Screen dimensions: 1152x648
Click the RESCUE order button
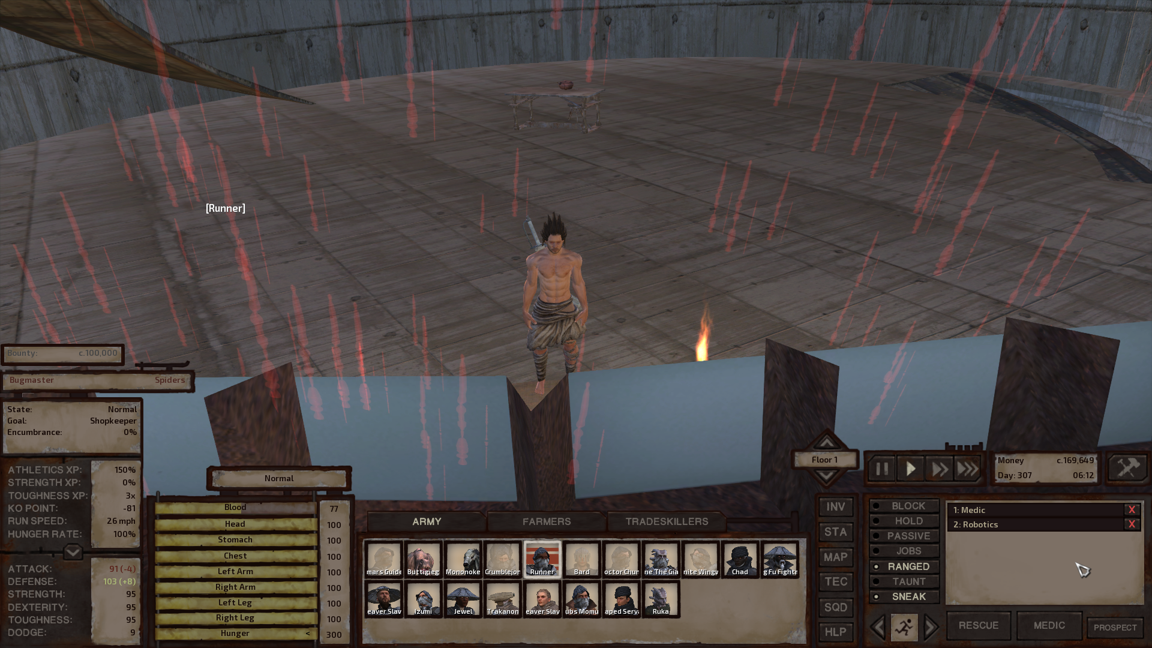coord(978,626)
